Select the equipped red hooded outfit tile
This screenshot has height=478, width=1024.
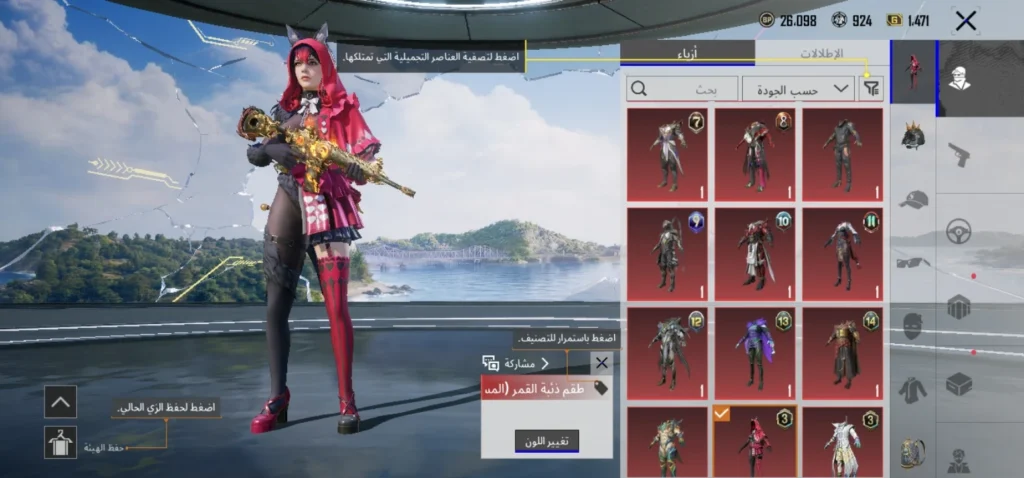pos(755,441)
